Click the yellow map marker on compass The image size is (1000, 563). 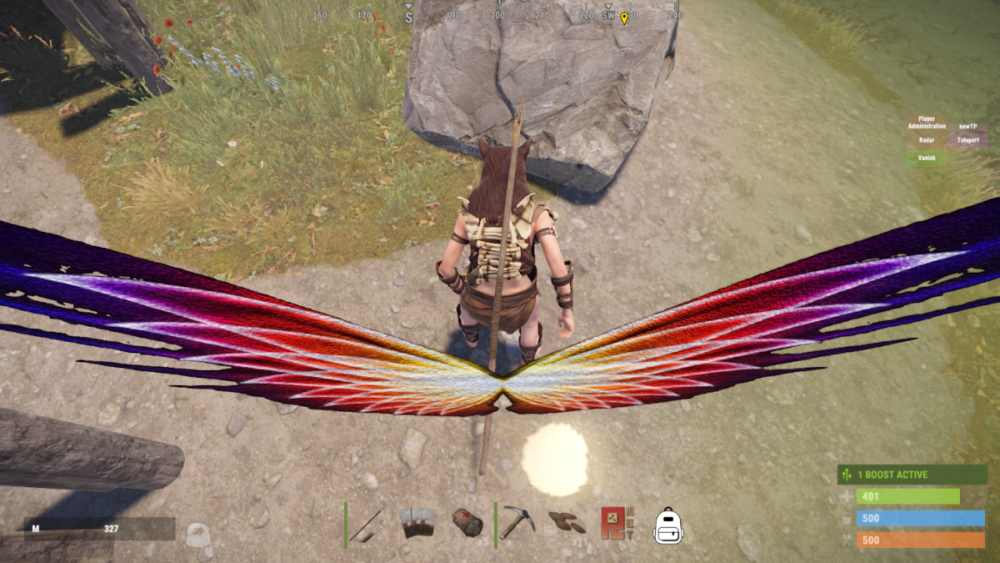pos(624,18)
